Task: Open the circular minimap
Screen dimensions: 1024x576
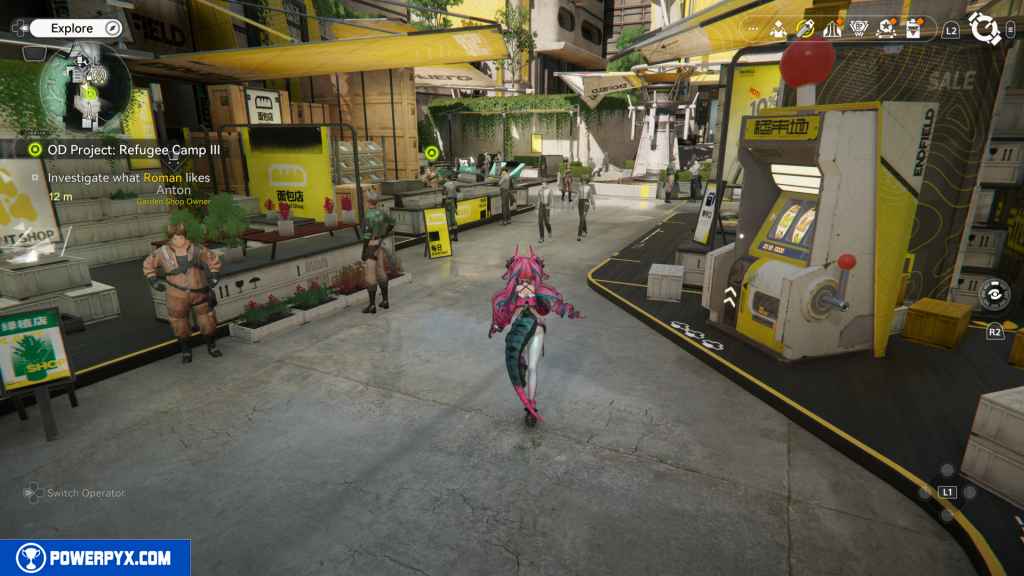Action: pos(86,86)
